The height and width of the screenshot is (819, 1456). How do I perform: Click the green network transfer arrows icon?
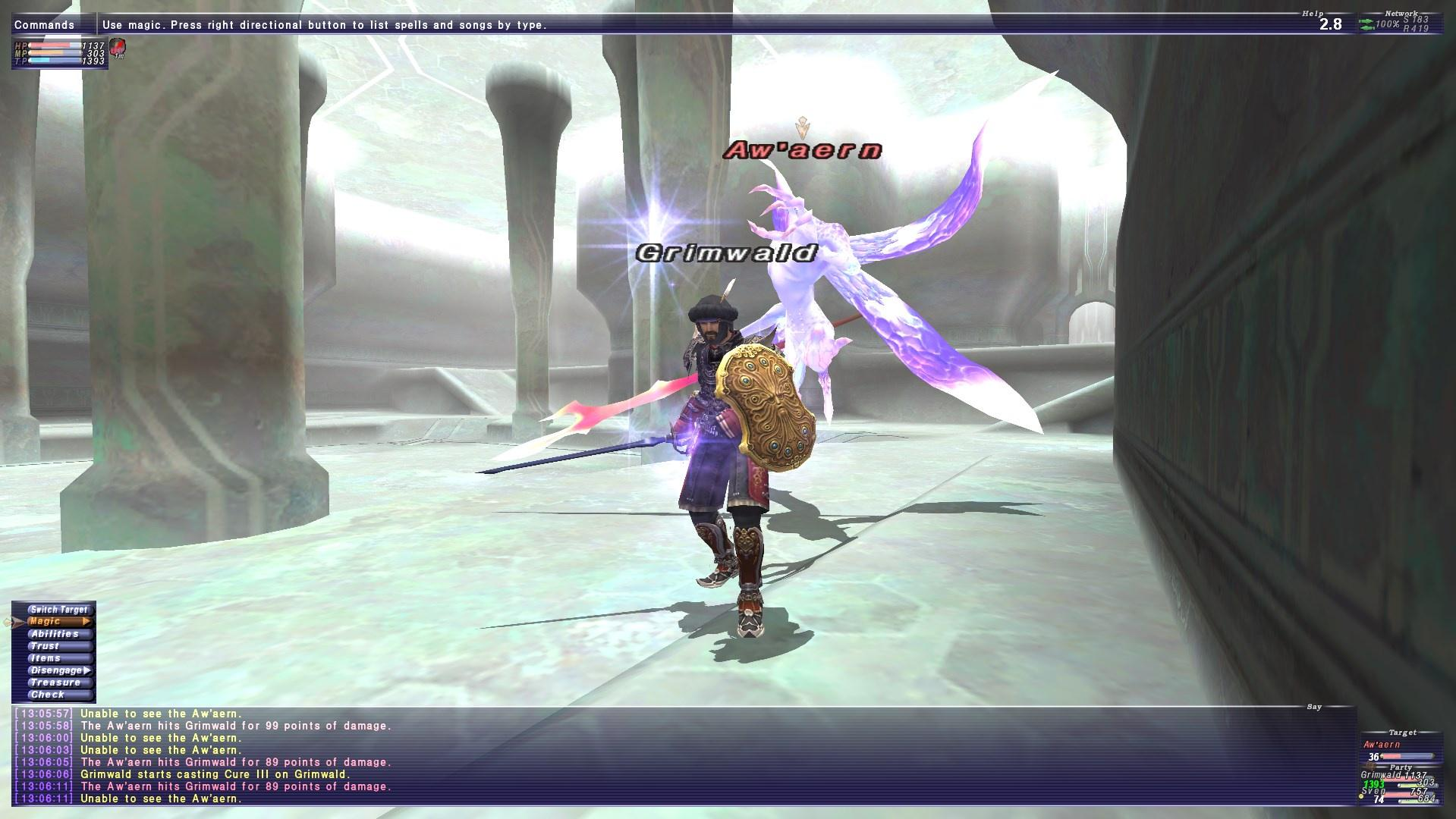1366,24
